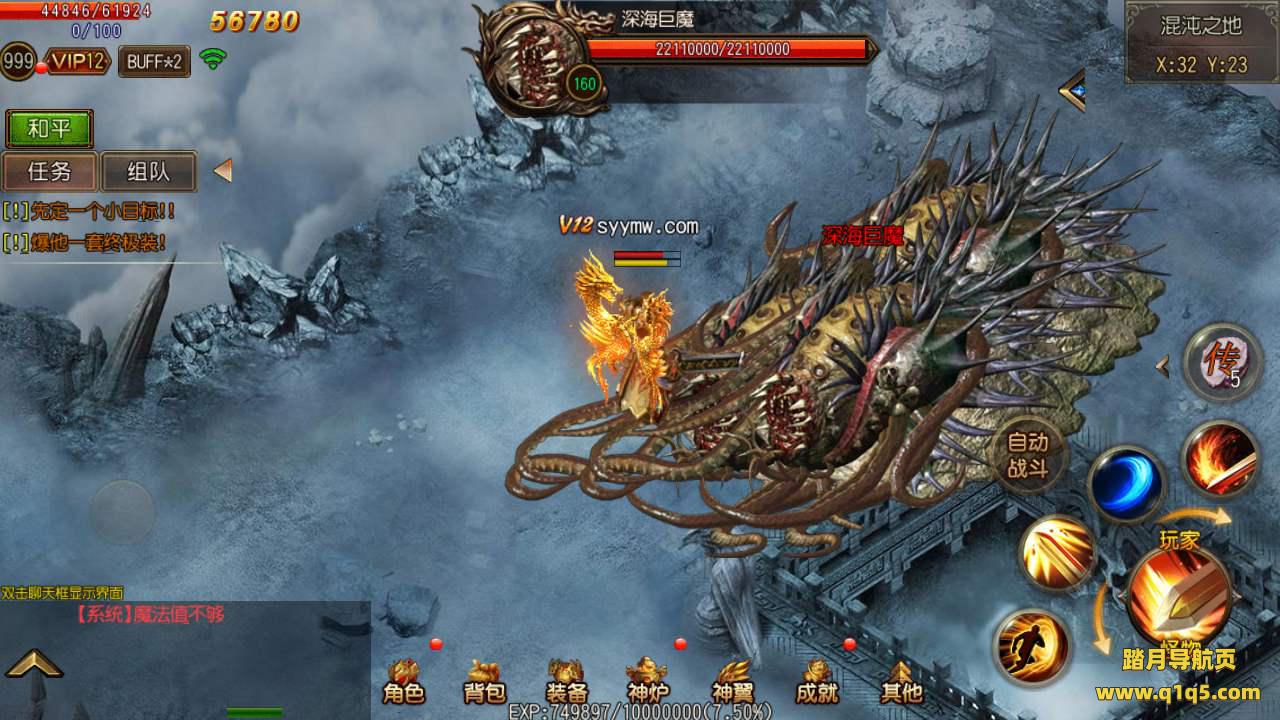The image size is (1280, 720).
Task: Select the 先定一个小目标 quest entry
Action: [x=90, y=211]
